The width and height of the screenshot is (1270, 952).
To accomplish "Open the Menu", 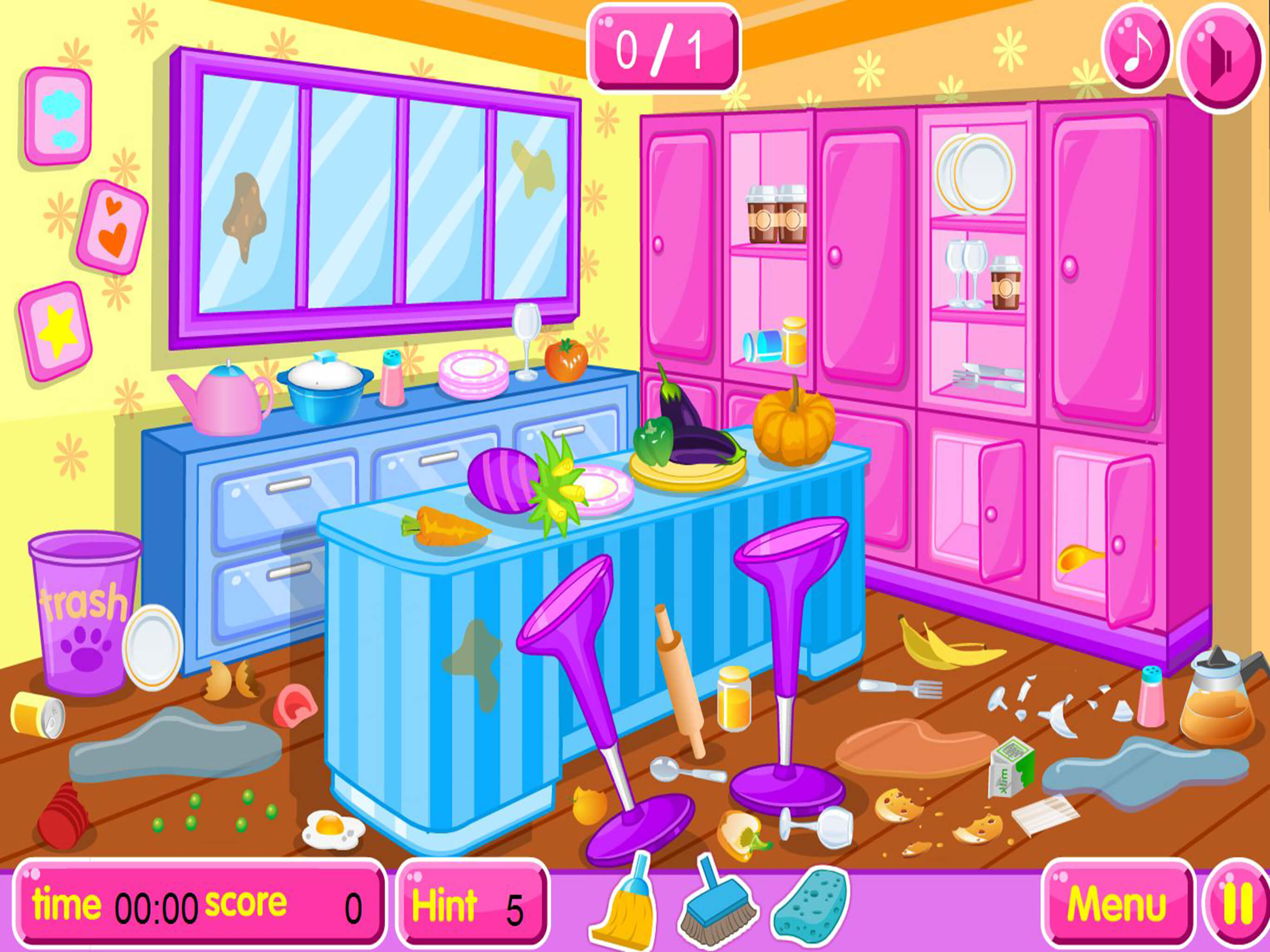I will coord(1116,906).
